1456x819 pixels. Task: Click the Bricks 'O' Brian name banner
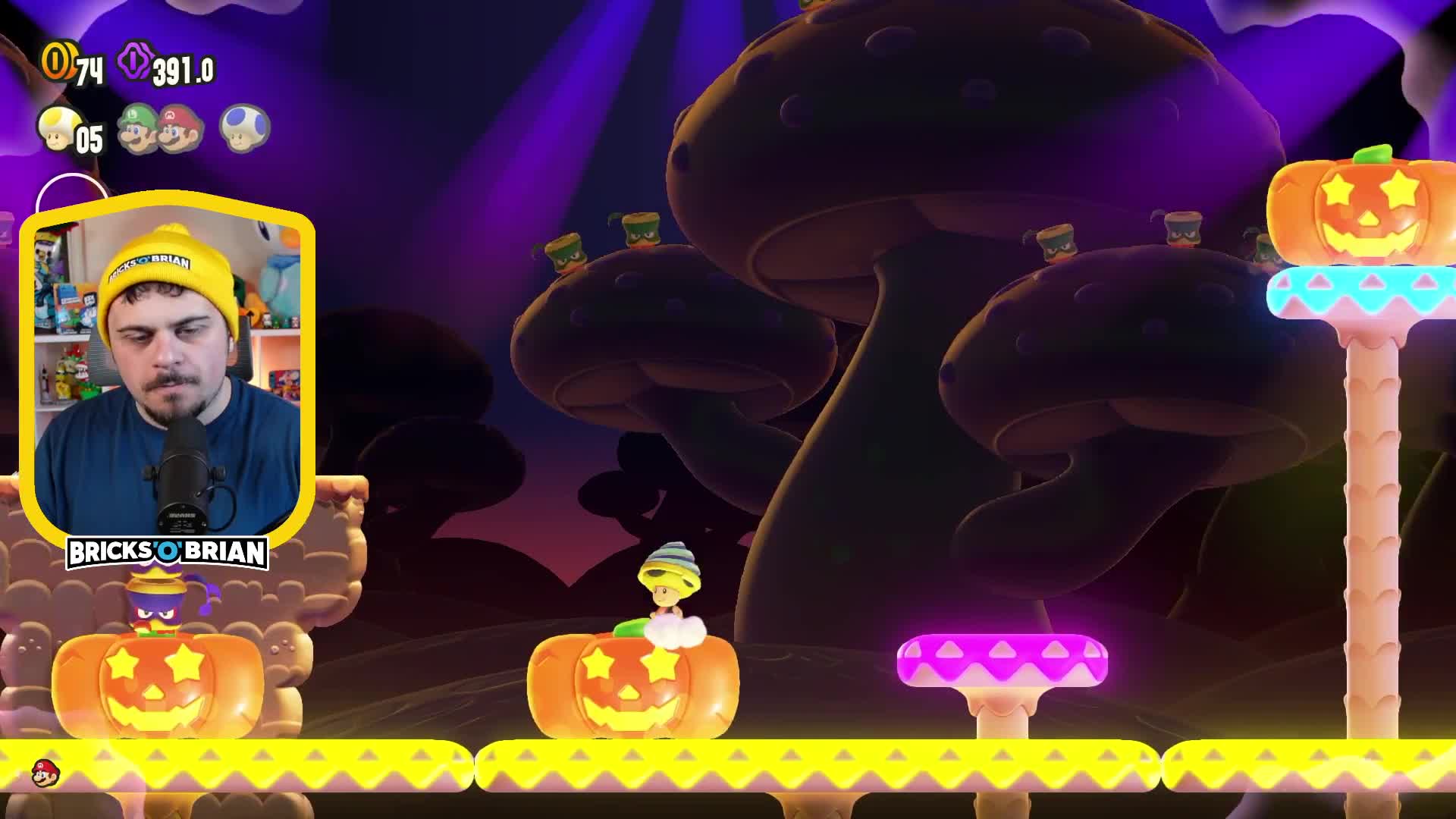coord(168,553)
